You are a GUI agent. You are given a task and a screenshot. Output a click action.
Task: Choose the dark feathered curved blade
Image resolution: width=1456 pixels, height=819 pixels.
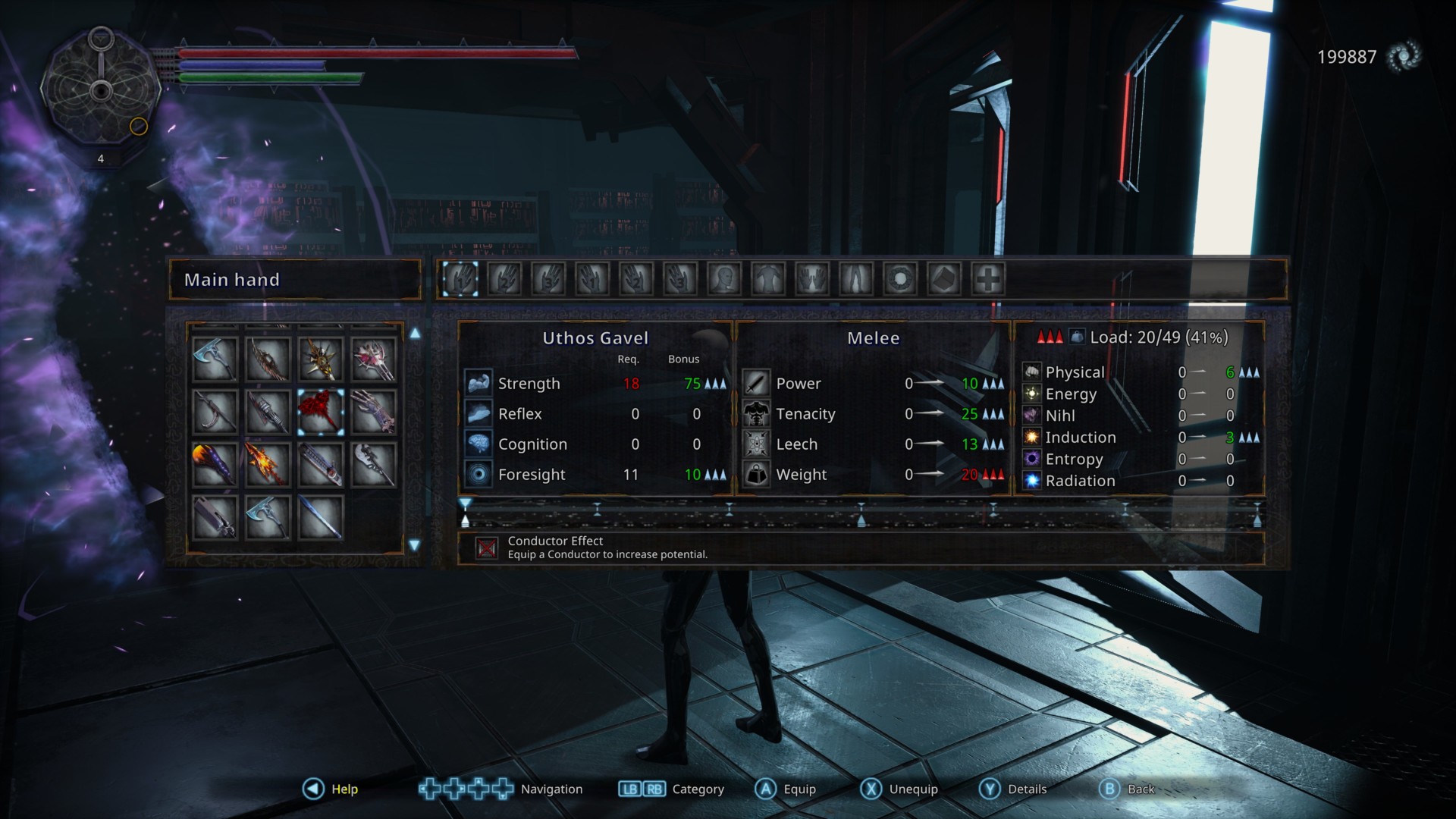pyautogui.click(x=268, y=359)
